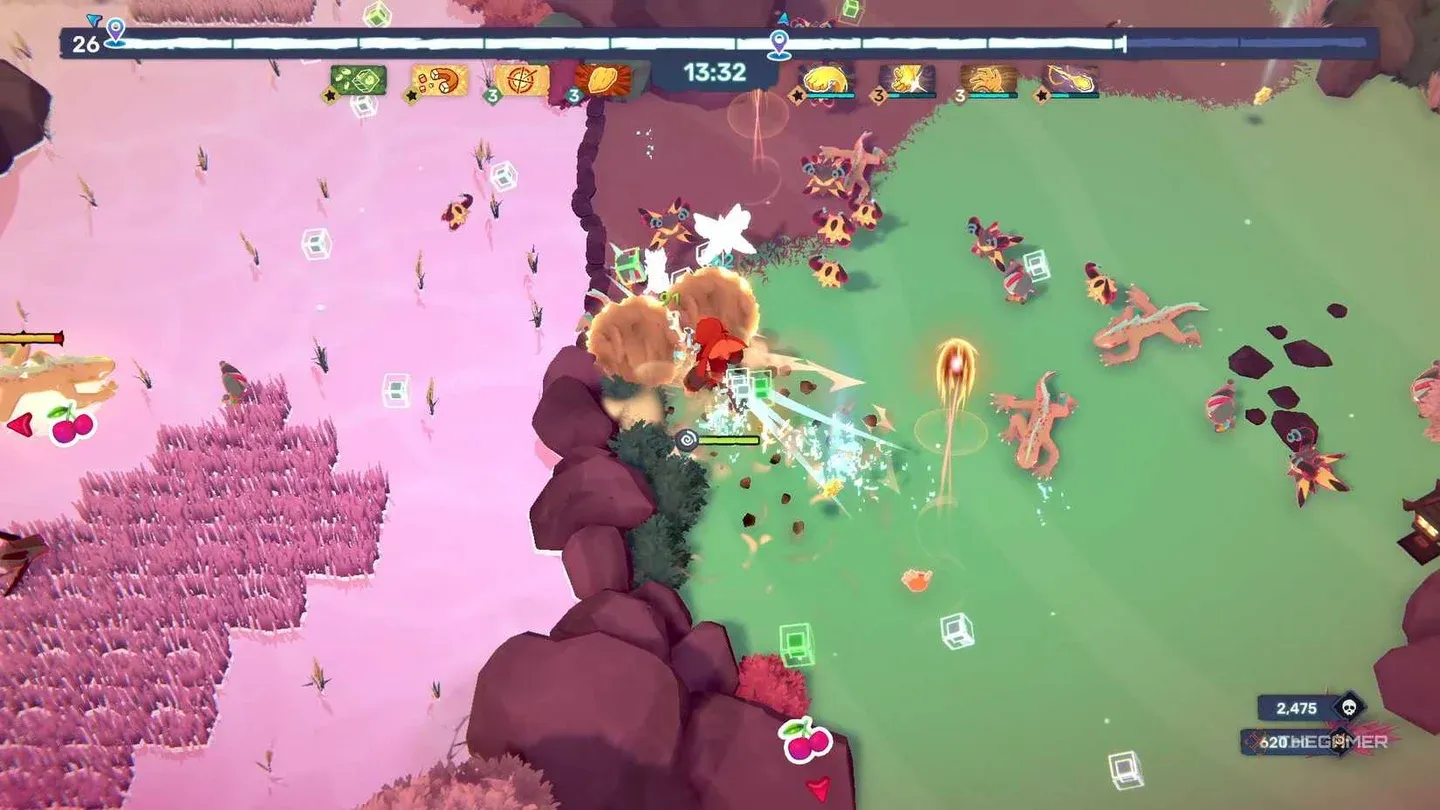Image resolution: width=1440 pixels, height=810 pixels.
Task: Click the map pin on progress bar
Action: point(779,42)
